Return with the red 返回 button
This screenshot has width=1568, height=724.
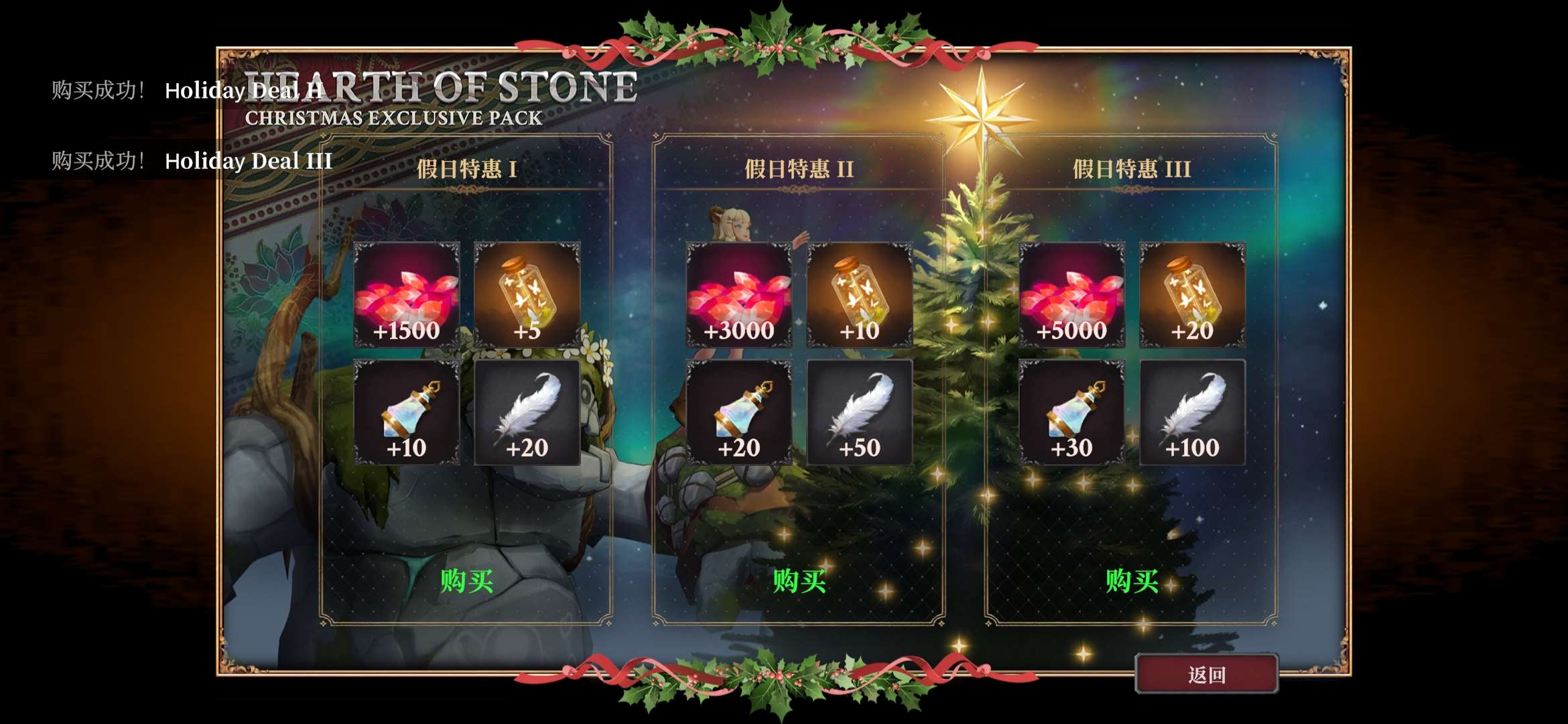click(x=1206, y=674)
